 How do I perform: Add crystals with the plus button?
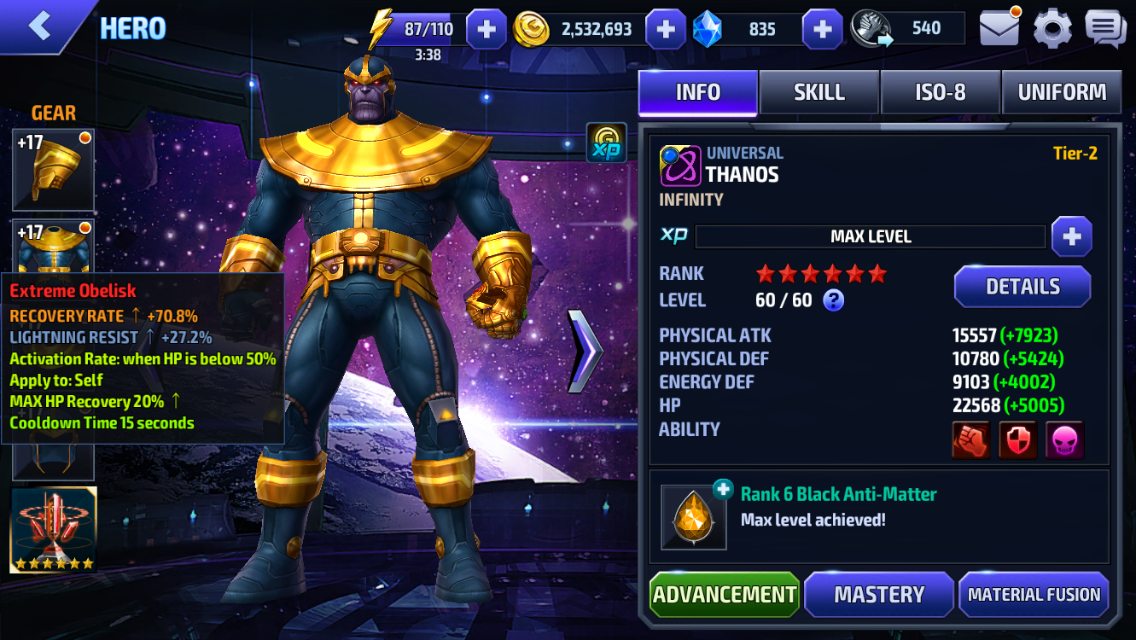pos(822,29)
